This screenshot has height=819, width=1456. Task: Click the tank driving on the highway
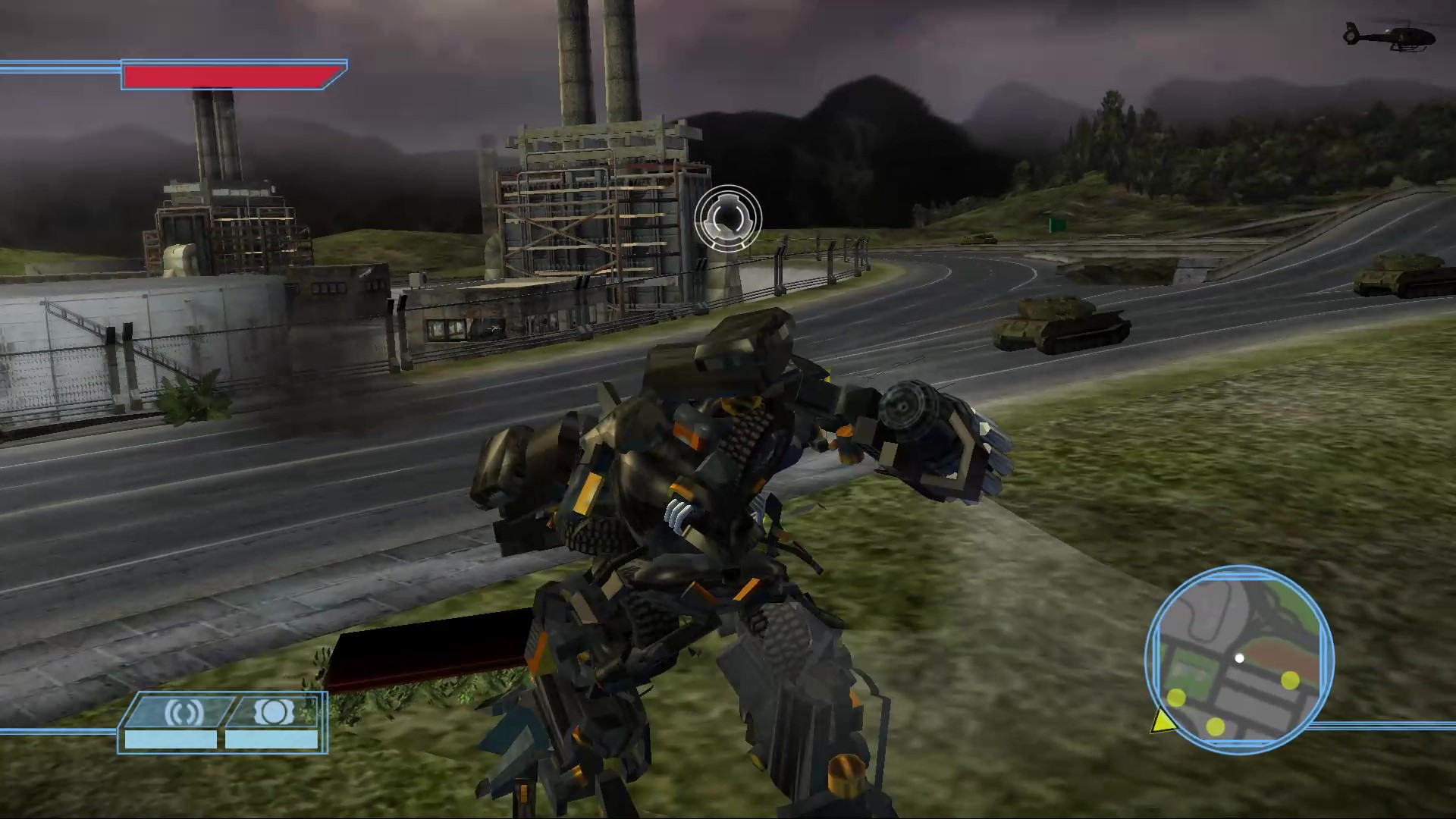tap(1060, 326)
